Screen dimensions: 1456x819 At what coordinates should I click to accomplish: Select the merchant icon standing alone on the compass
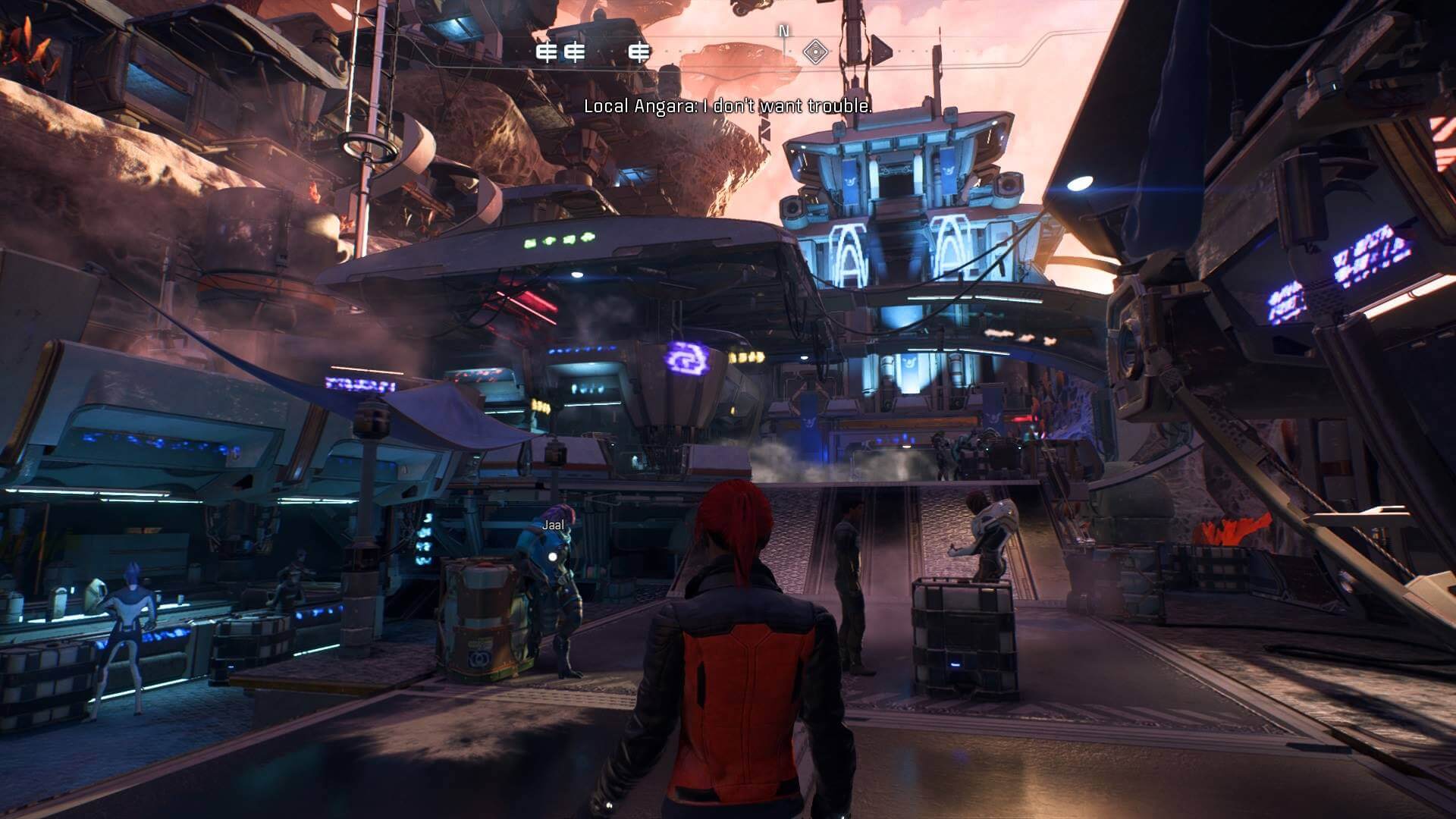[641, 52]
